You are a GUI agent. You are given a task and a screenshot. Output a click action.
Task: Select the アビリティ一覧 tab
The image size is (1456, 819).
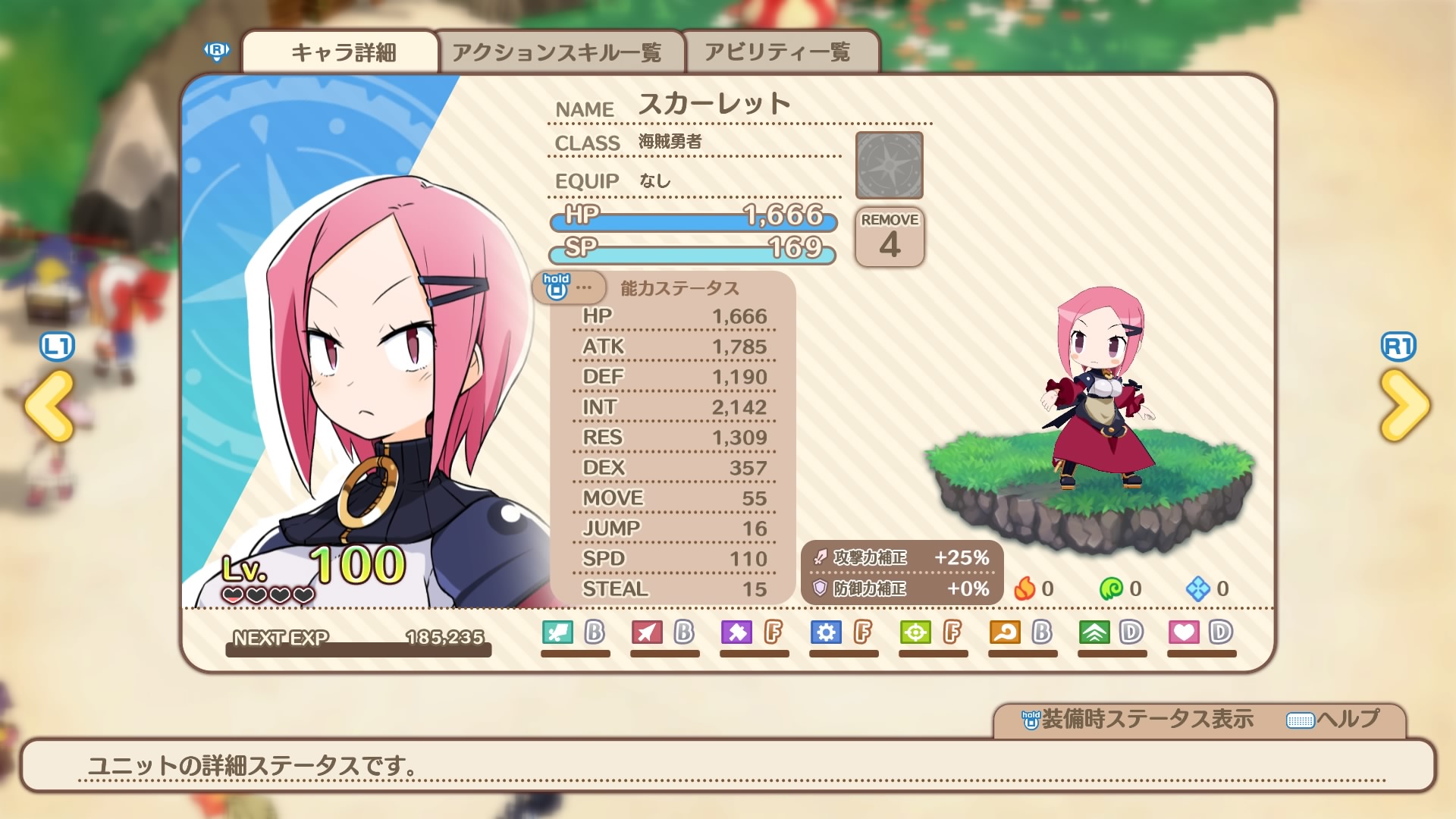(x=777, y=52)
